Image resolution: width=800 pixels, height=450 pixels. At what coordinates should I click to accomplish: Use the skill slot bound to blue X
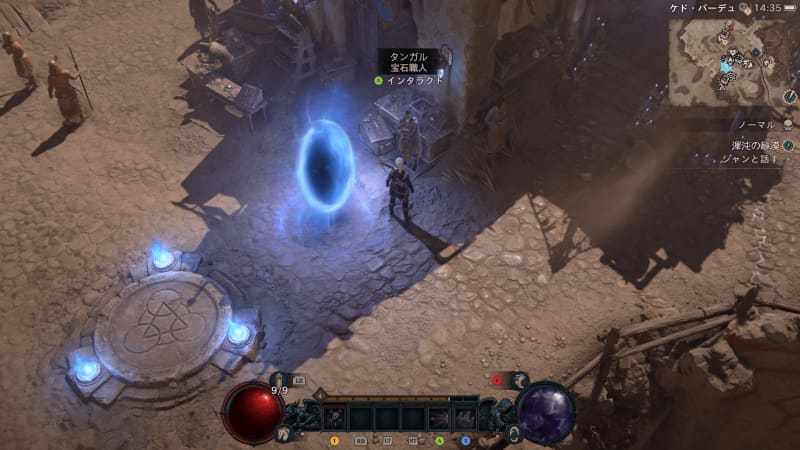(x=465, y=418)
